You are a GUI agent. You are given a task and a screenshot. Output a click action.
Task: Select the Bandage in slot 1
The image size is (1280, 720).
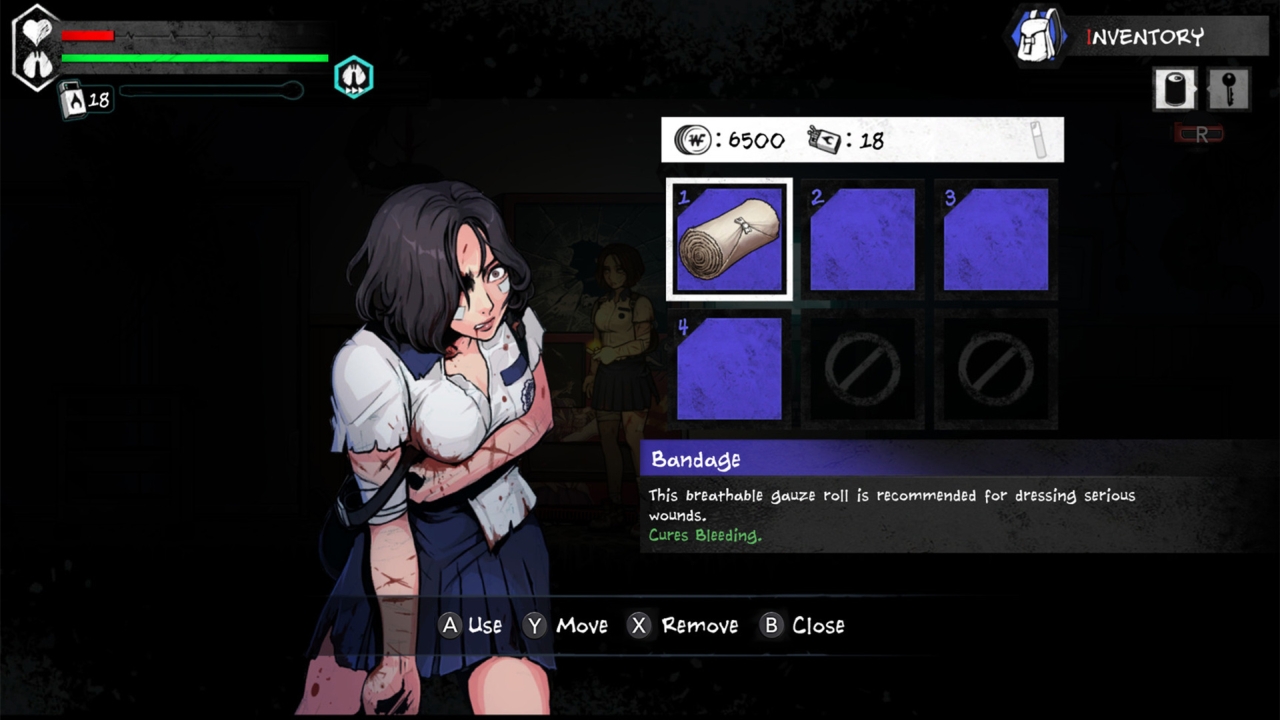[x=728, y=238]
